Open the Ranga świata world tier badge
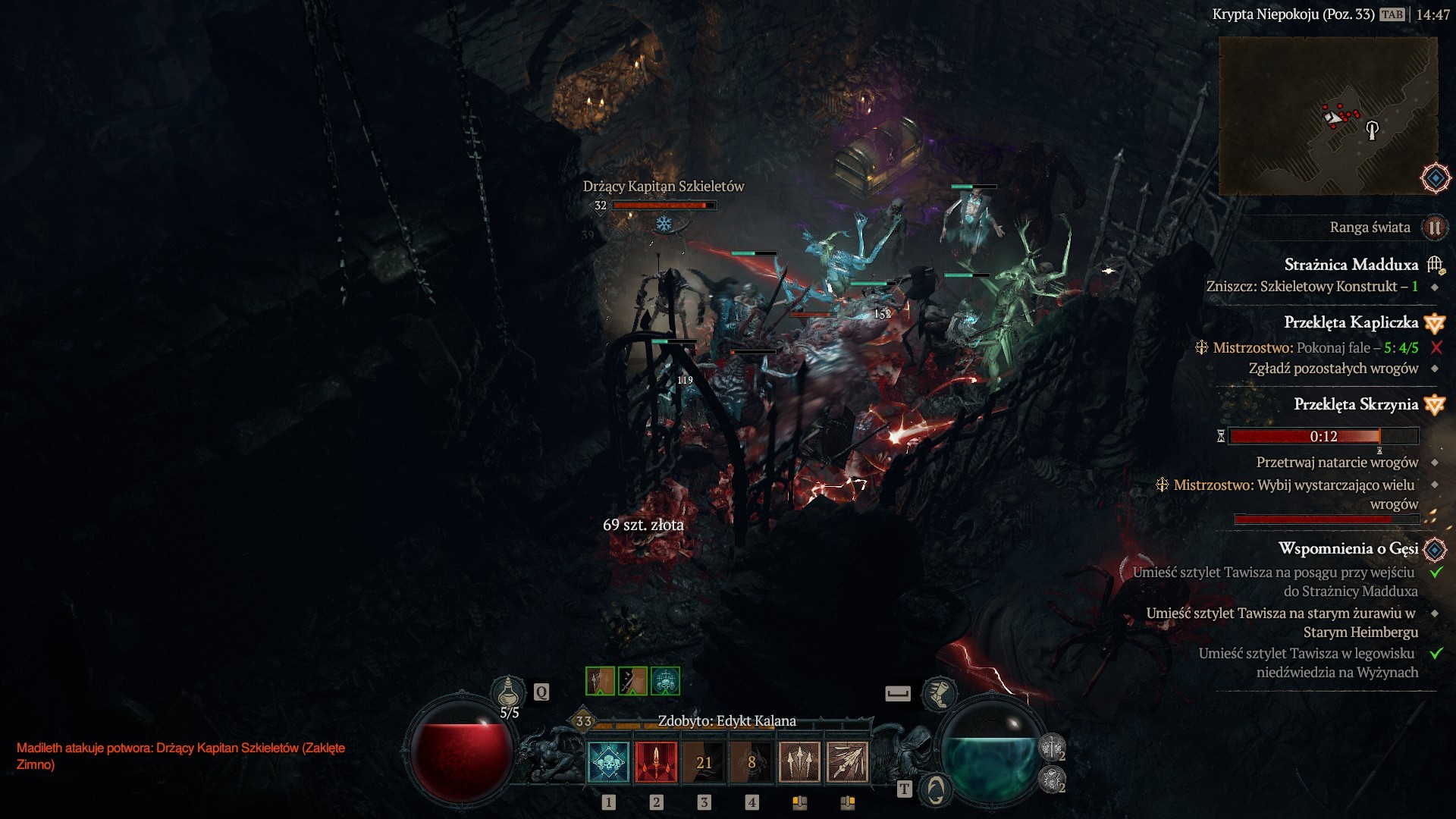1456x819 pixels. (x=1434, y=227)
